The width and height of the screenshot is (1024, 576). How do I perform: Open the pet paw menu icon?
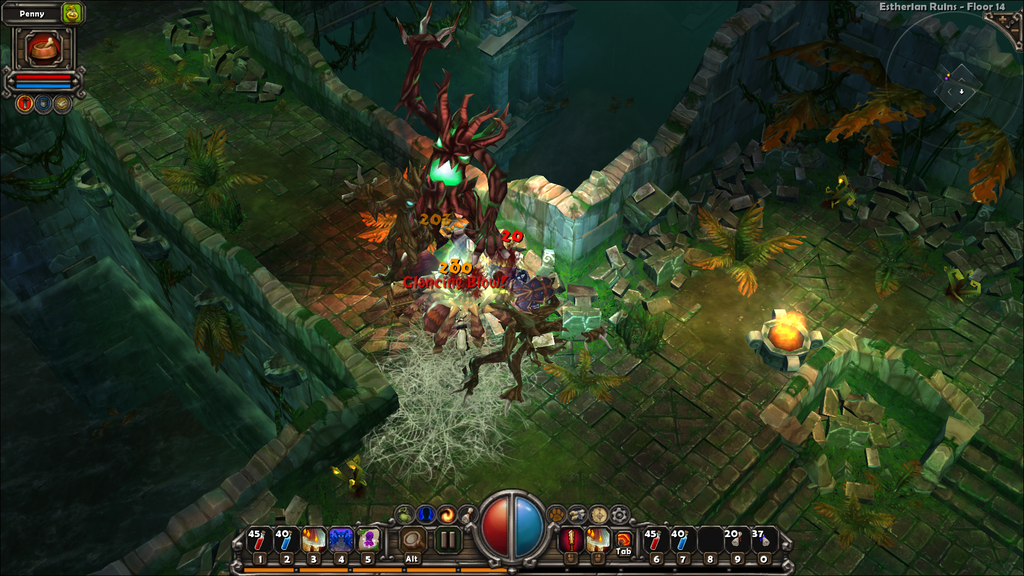click(x=555, y=514)
